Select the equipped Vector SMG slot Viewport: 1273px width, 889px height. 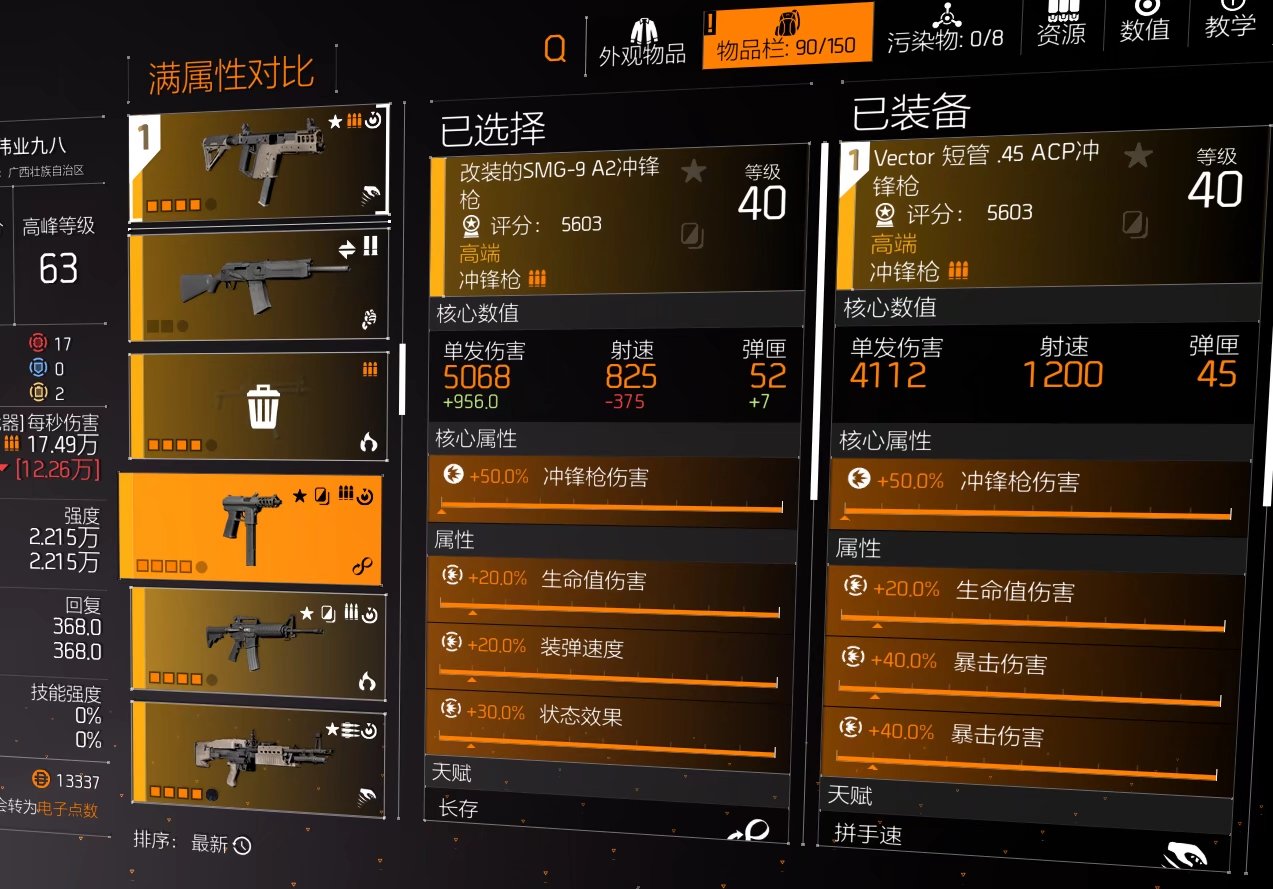click(258, 165)
